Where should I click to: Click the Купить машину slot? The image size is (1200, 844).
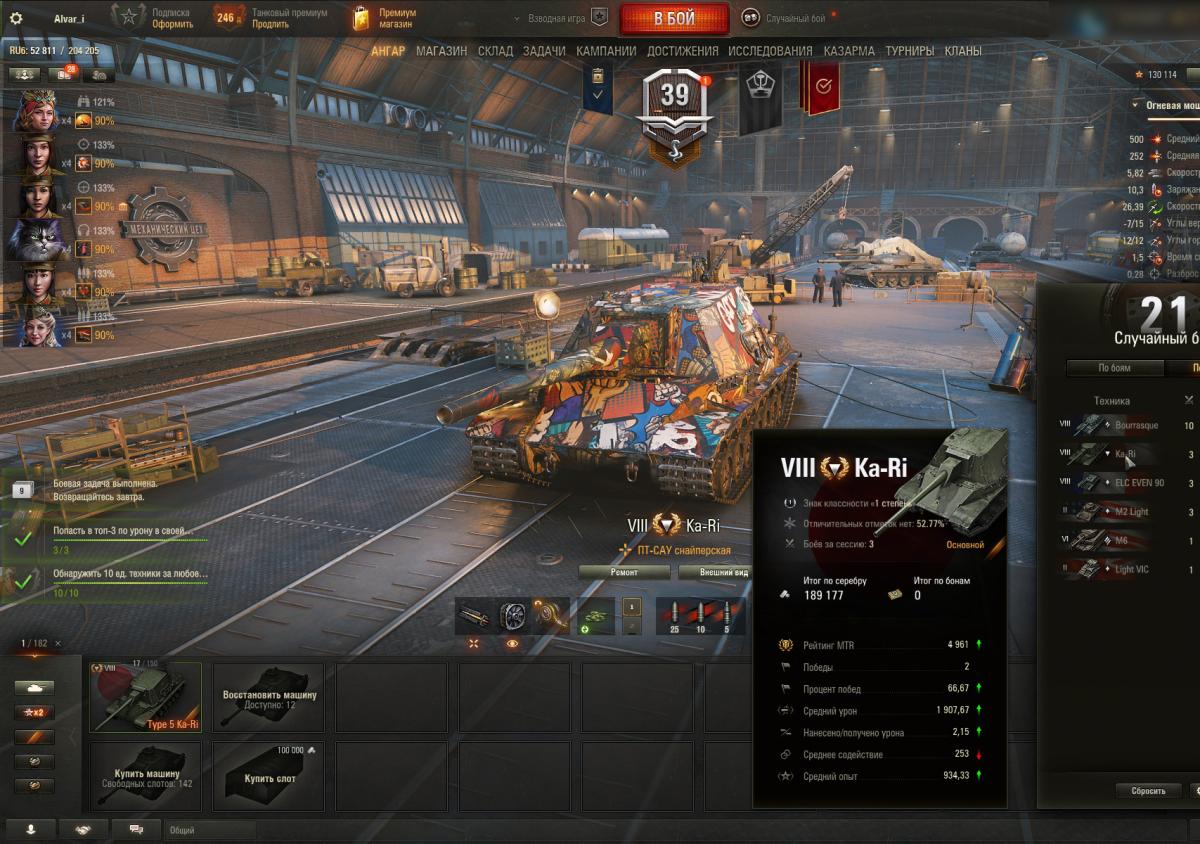(145, 777)
